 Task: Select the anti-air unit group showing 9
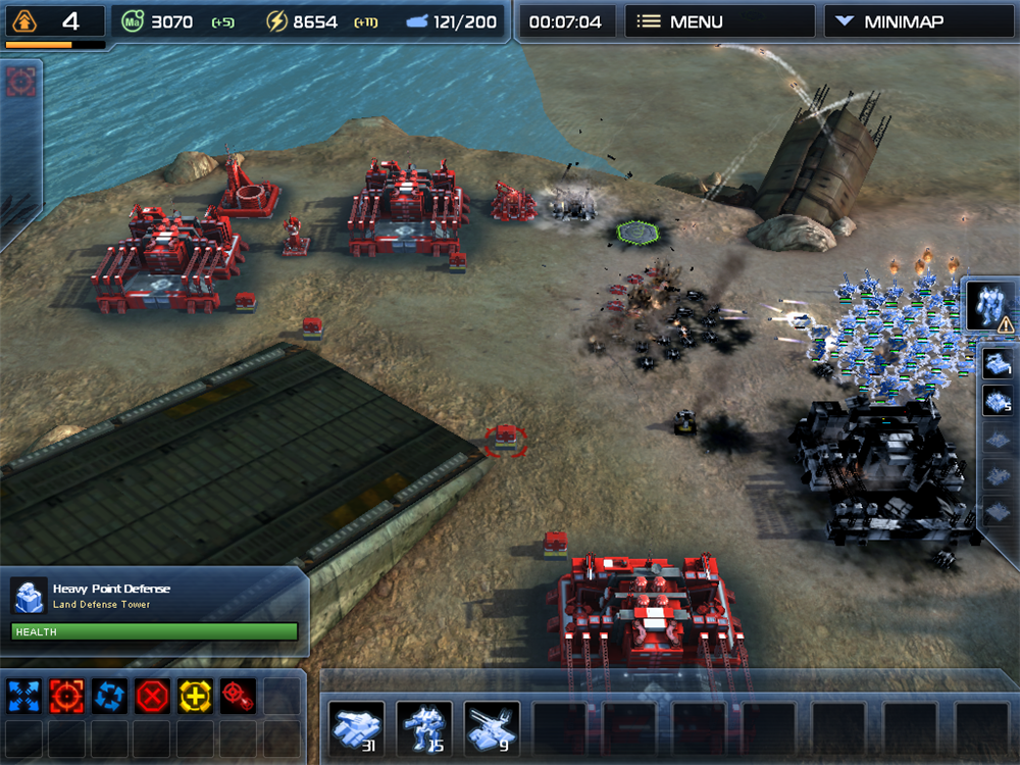coord(491,728)
